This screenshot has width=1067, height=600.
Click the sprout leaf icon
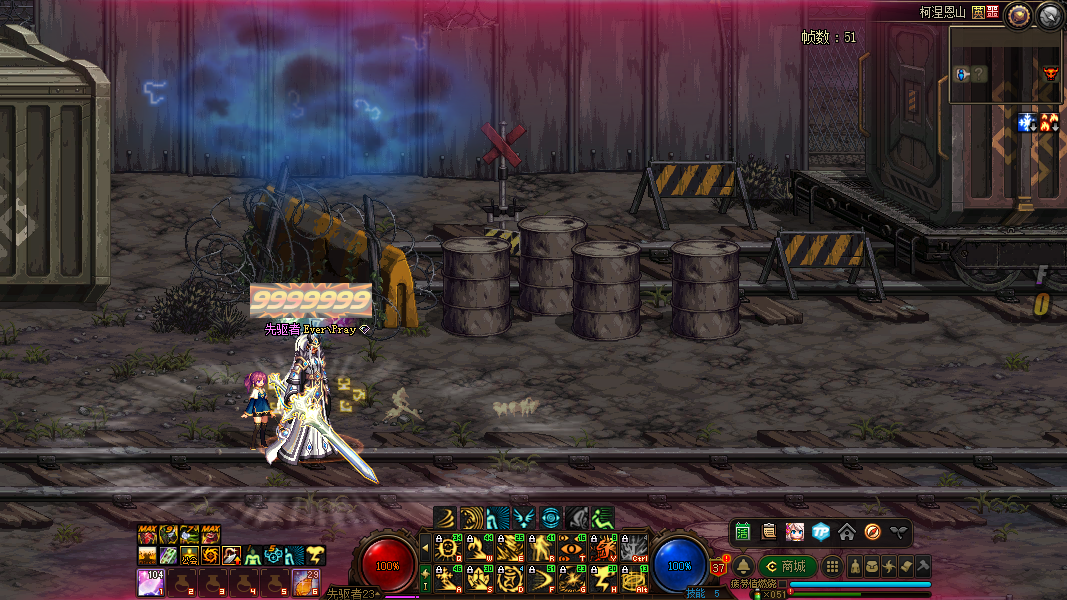(x=899, y=531)
